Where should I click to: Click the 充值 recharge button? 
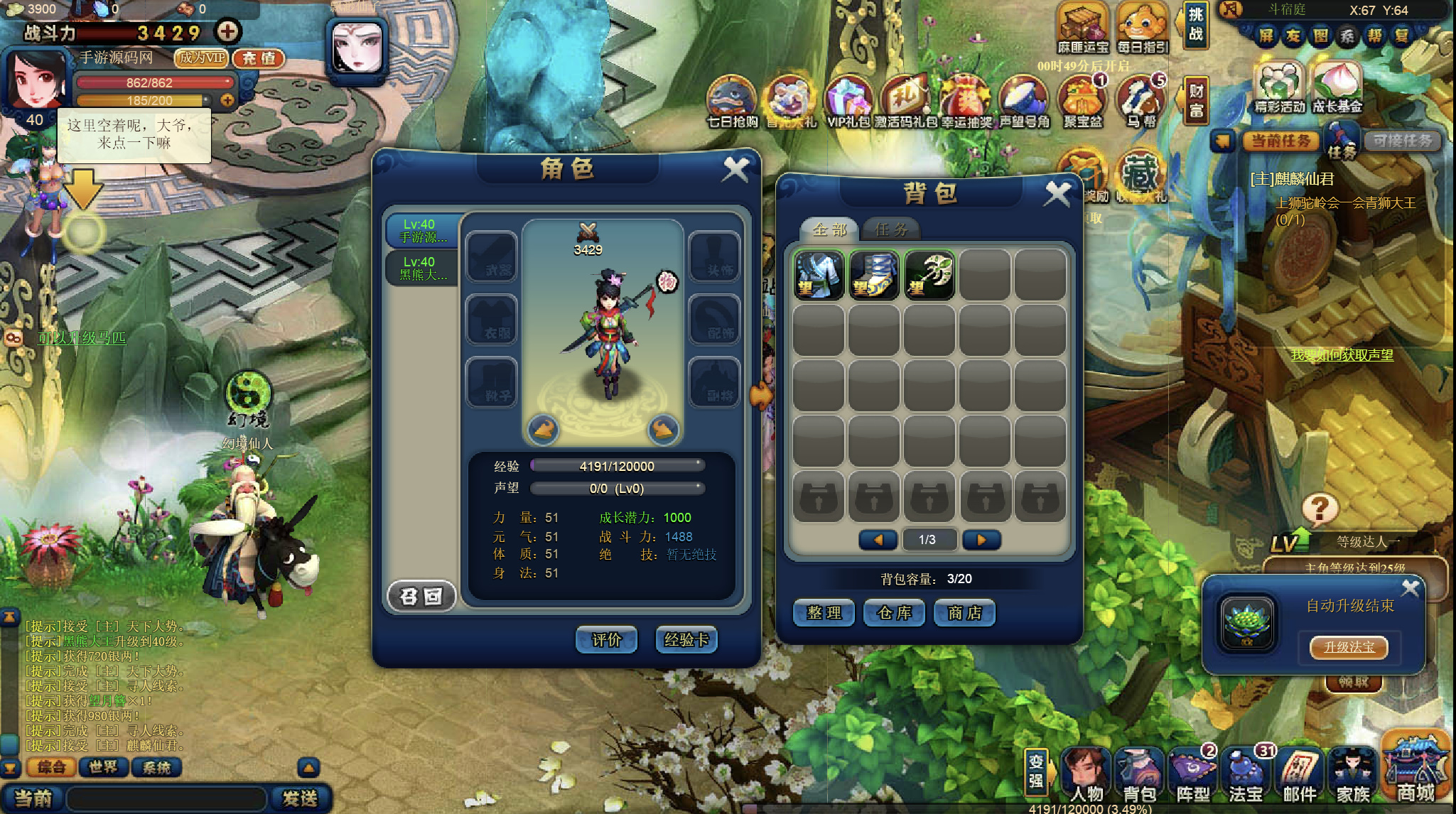click(259, 58)
